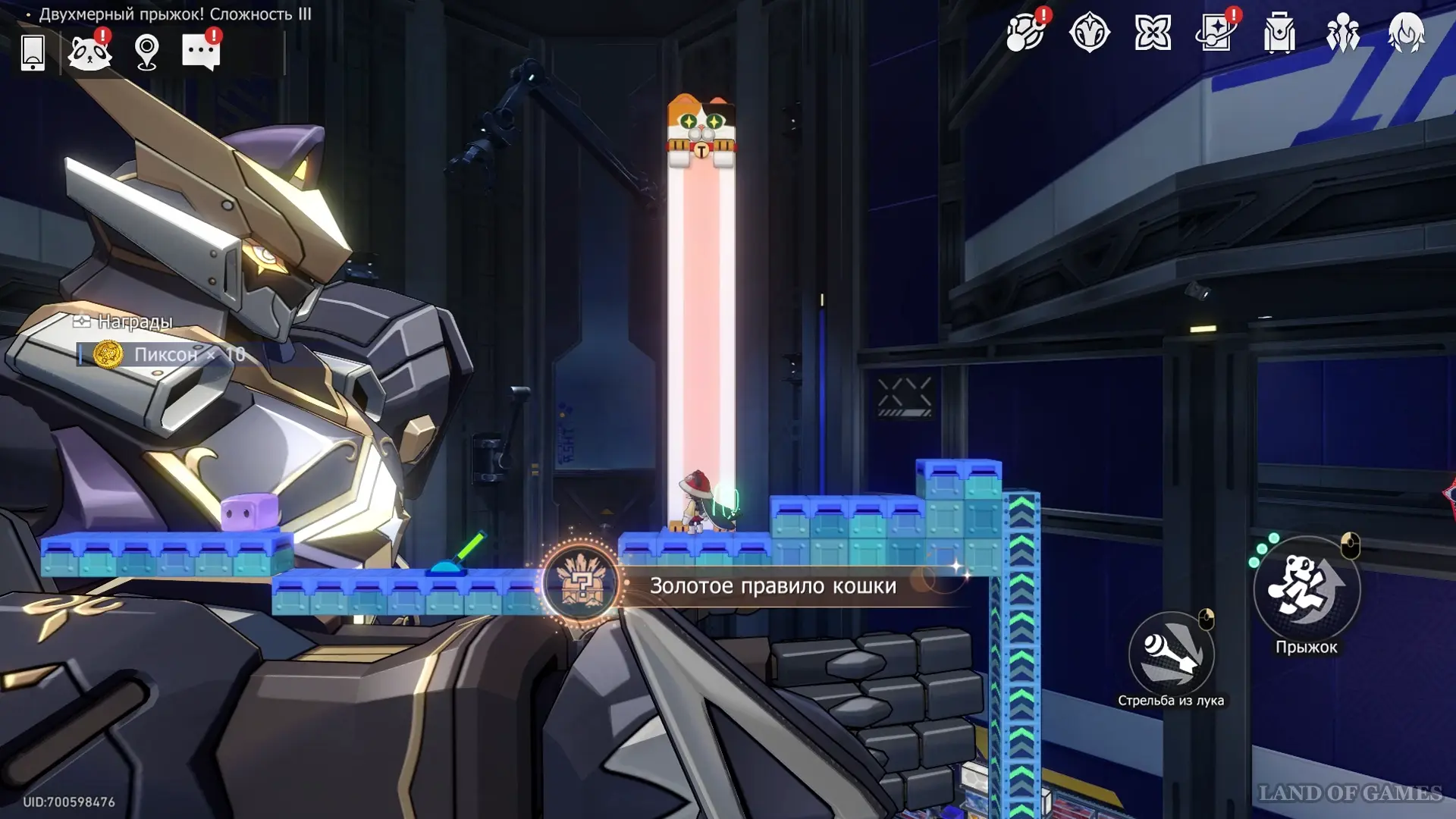Select the Пиксон x10 reward entry
This screenshot has height=819, width=1456.
[x=168, y=354]
